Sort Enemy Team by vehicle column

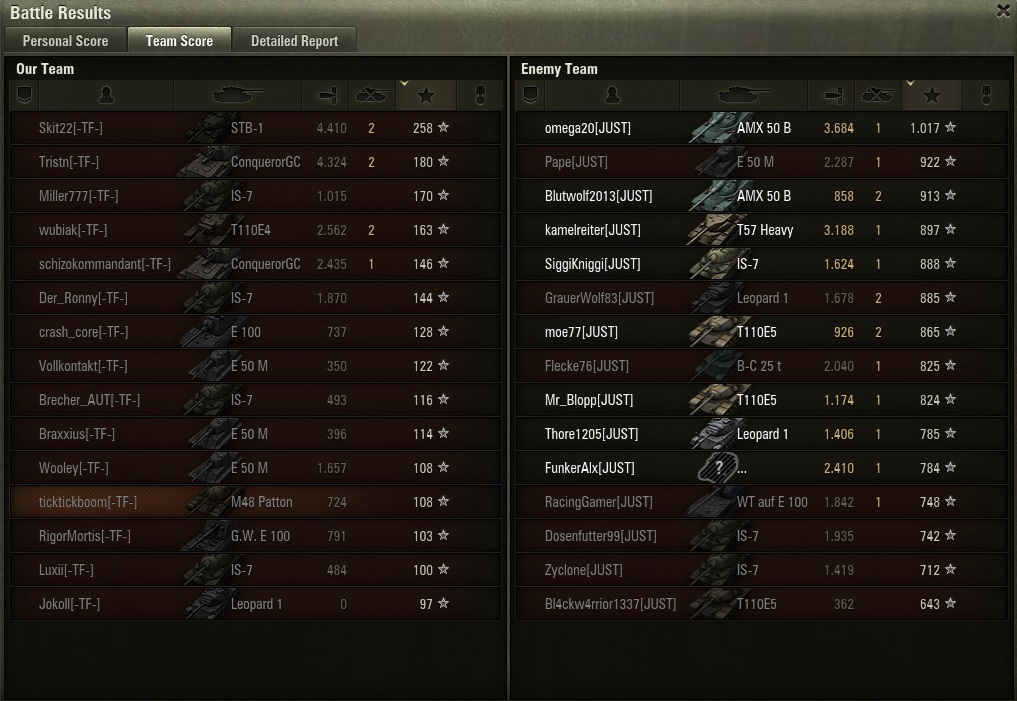click(743, 95)
